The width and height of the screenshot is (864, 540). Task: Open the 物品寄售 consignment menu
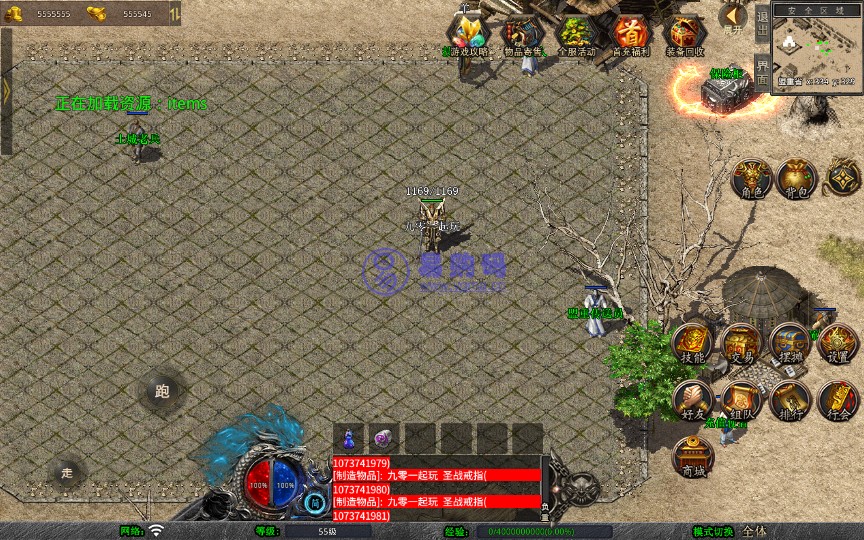(521, 35)
